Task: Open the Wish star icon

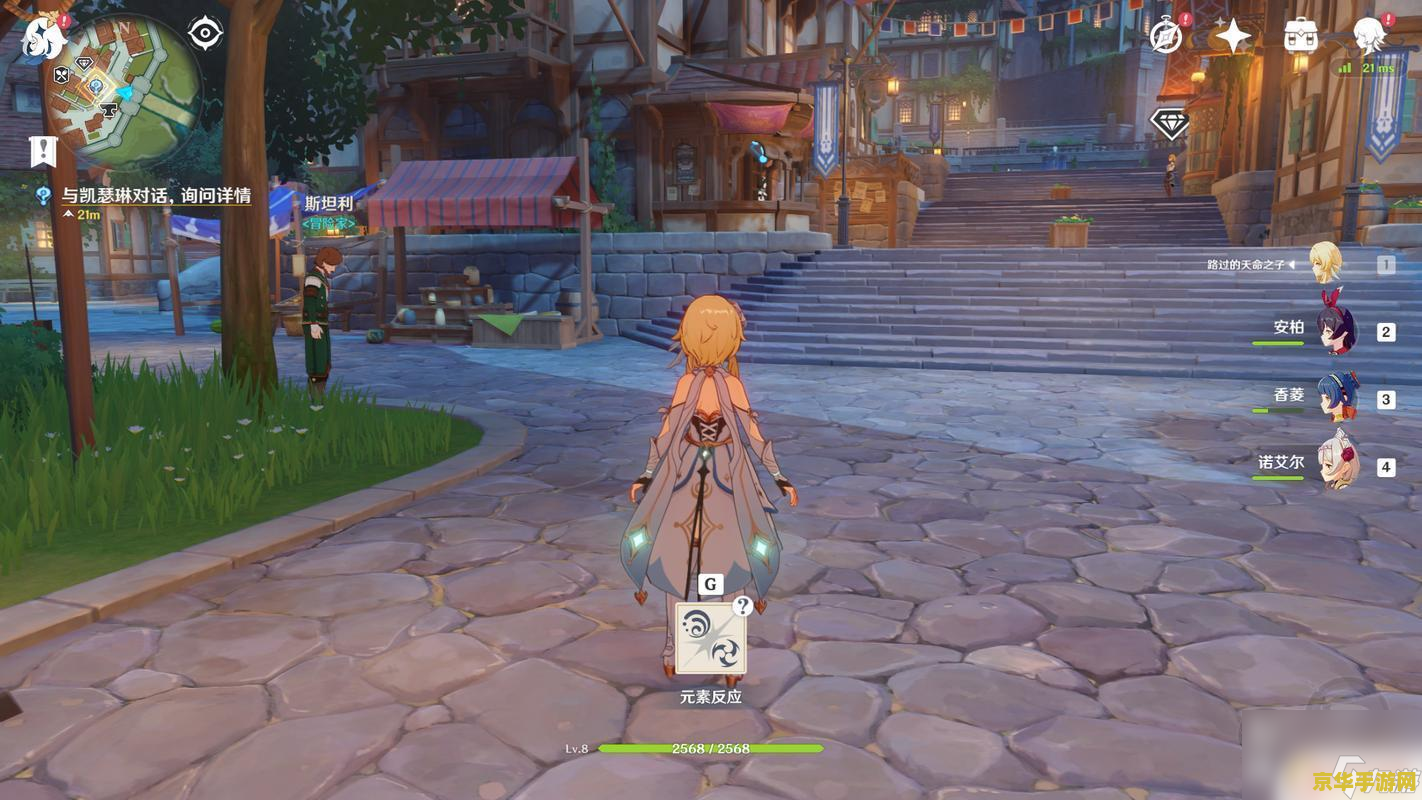Action: click(1233, 37)
